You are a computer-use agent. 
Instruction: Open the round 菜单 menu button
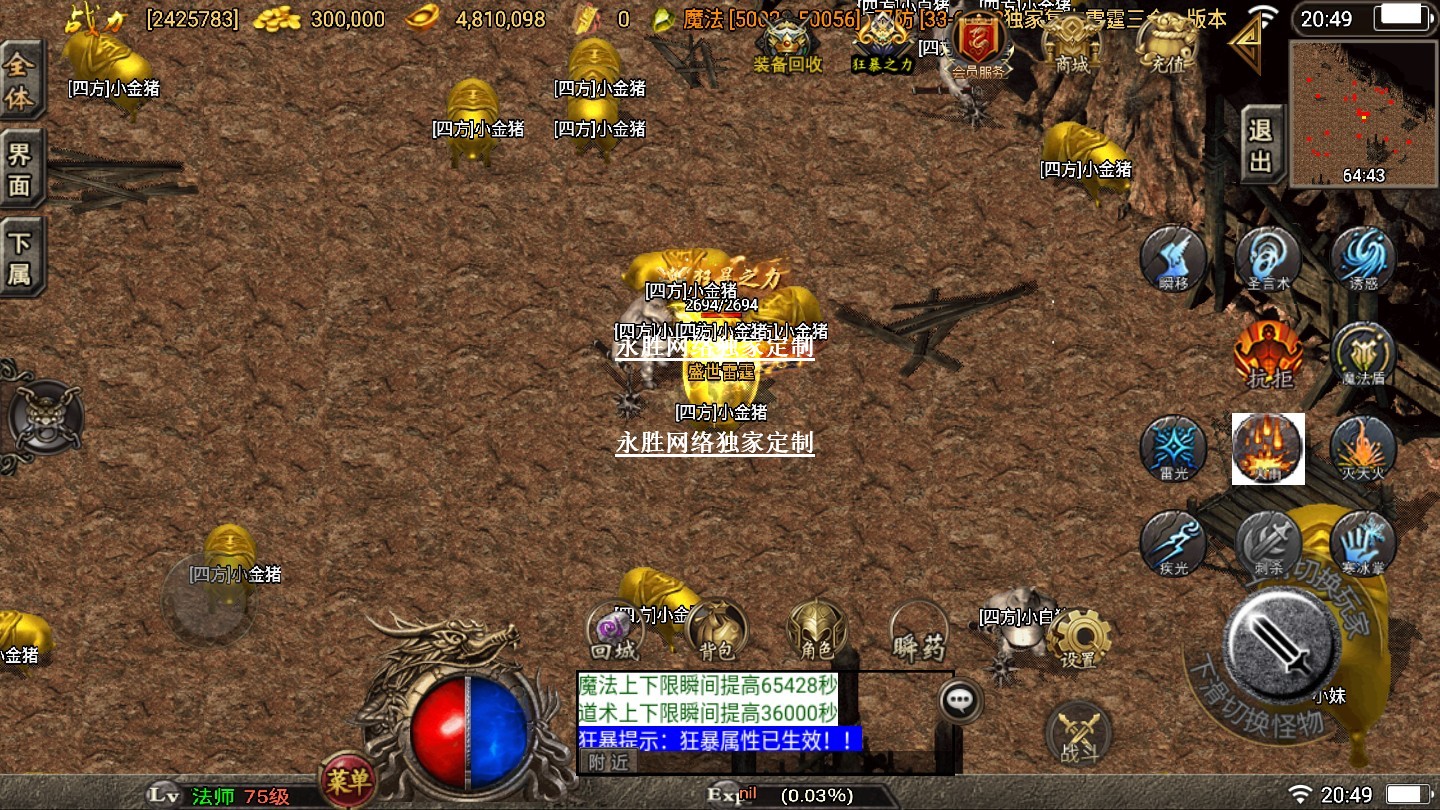click(x=347, y=779)
